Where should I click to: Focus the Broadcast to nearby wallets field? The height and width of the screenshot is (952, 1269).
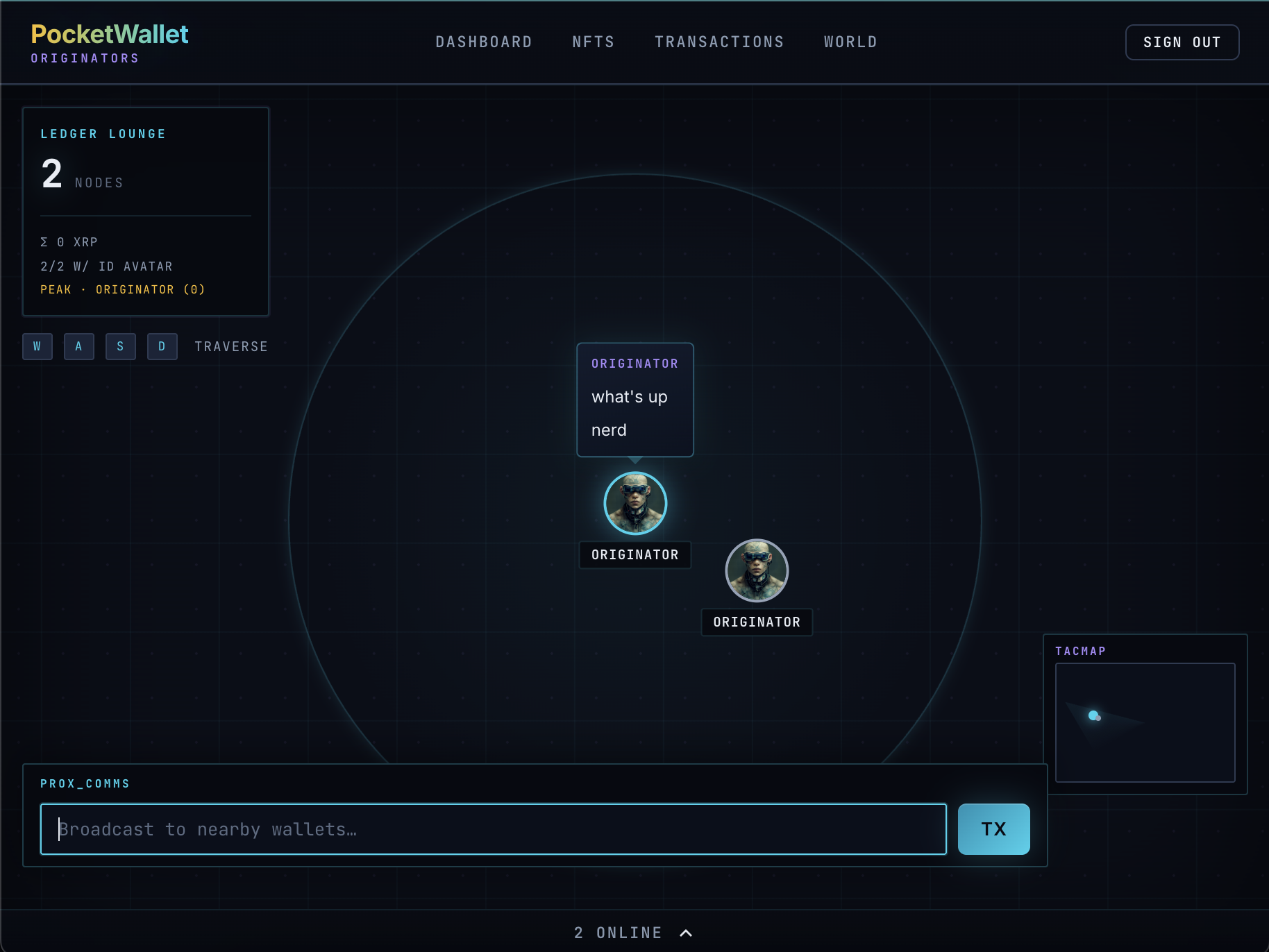pos(493,829)
